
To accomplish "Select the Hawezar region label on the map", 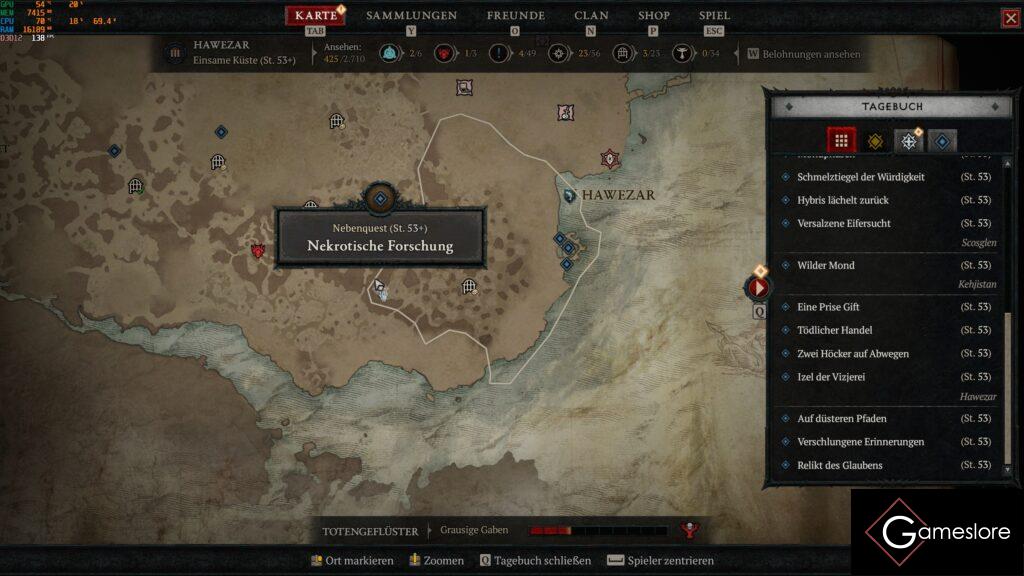I will (617, 194).
